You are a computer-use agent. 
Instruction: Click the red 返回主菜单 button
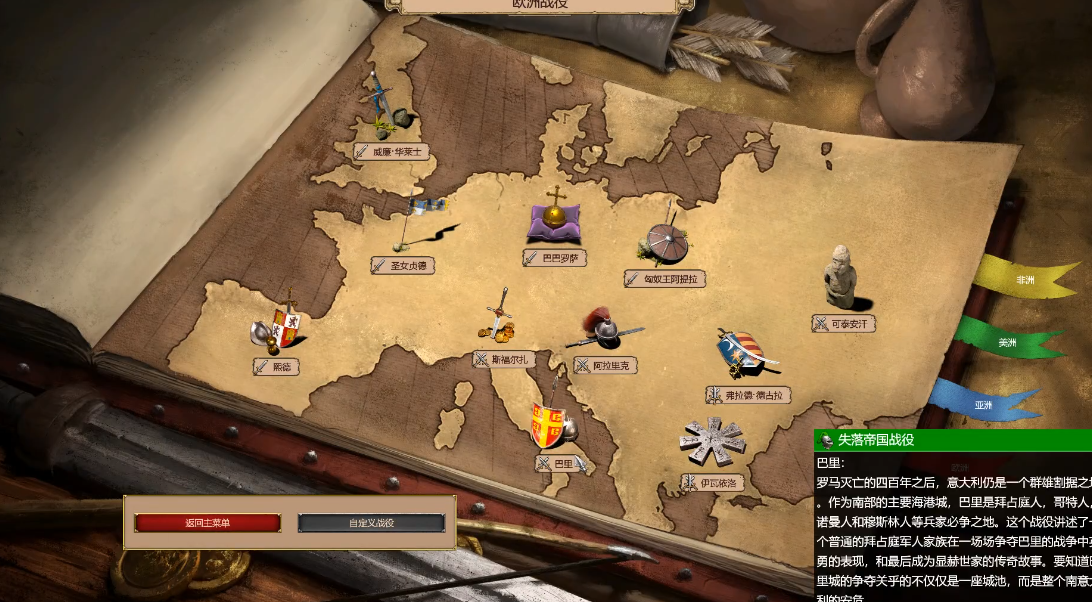click(x=208, y=523)
